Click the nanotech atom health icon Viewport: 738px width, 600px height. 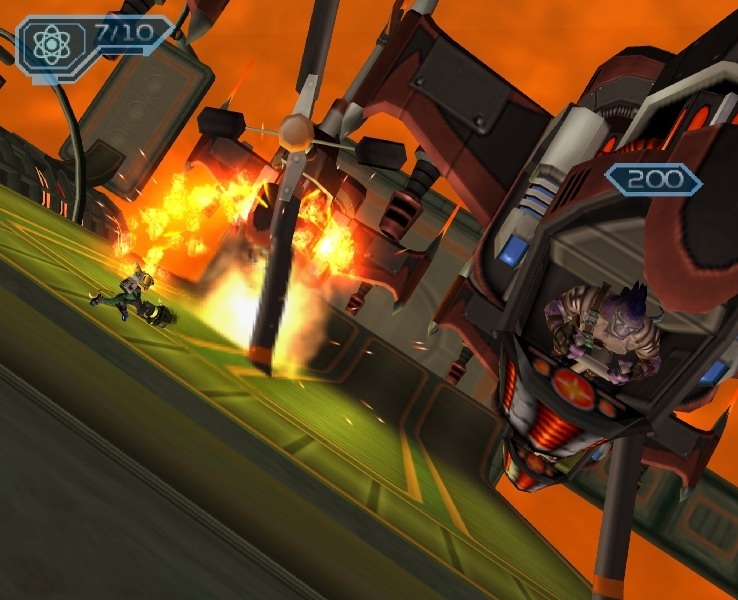click(x=49, y=44)
